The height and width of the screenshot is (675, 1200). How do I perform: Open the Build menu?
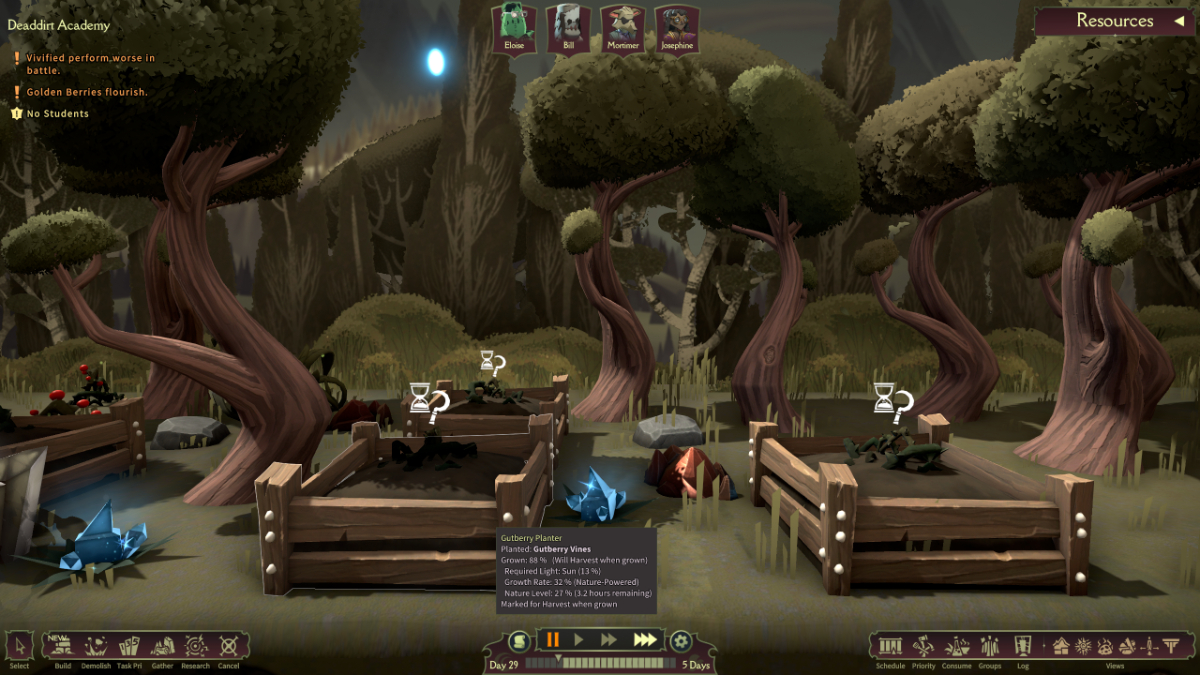coord(63,645)
